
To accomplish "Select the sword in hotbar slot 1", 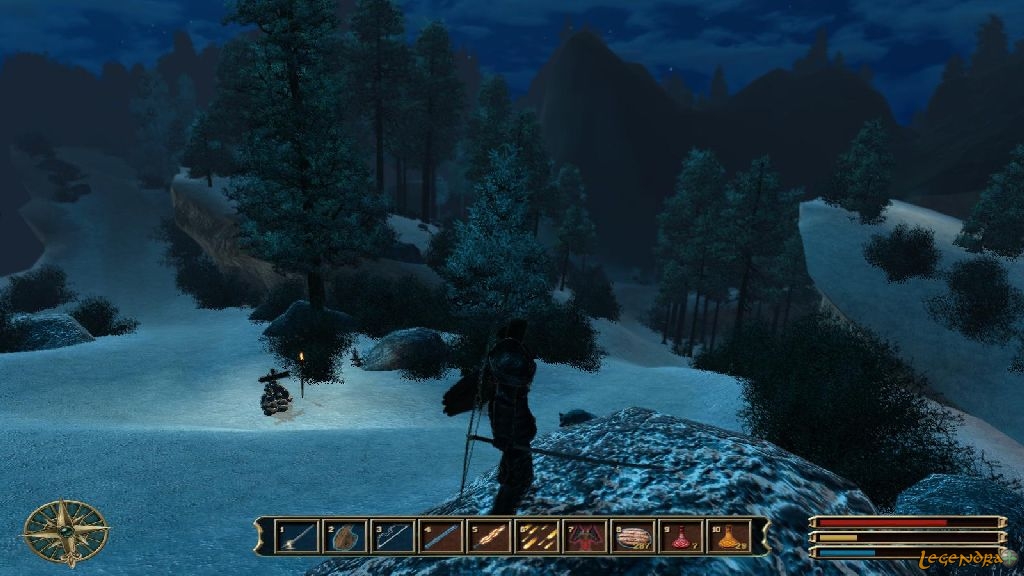I will click(x=297, y=537).
